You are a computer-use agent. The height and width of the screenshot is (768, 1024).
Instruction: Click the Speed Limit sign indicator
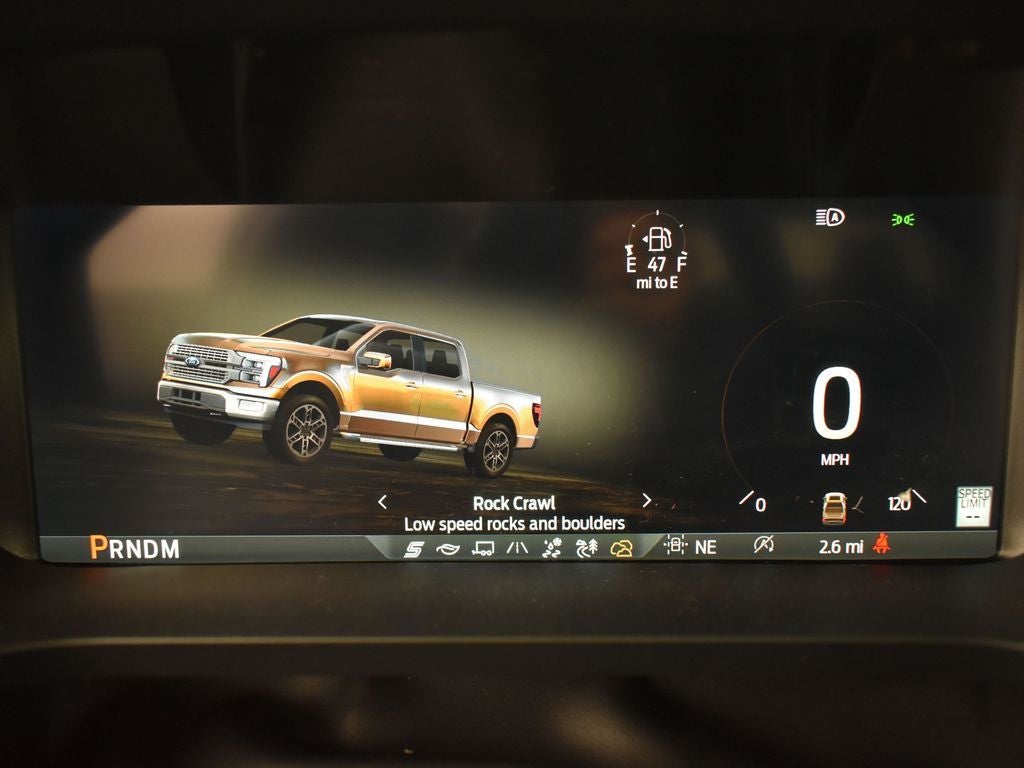pos(973,506)
